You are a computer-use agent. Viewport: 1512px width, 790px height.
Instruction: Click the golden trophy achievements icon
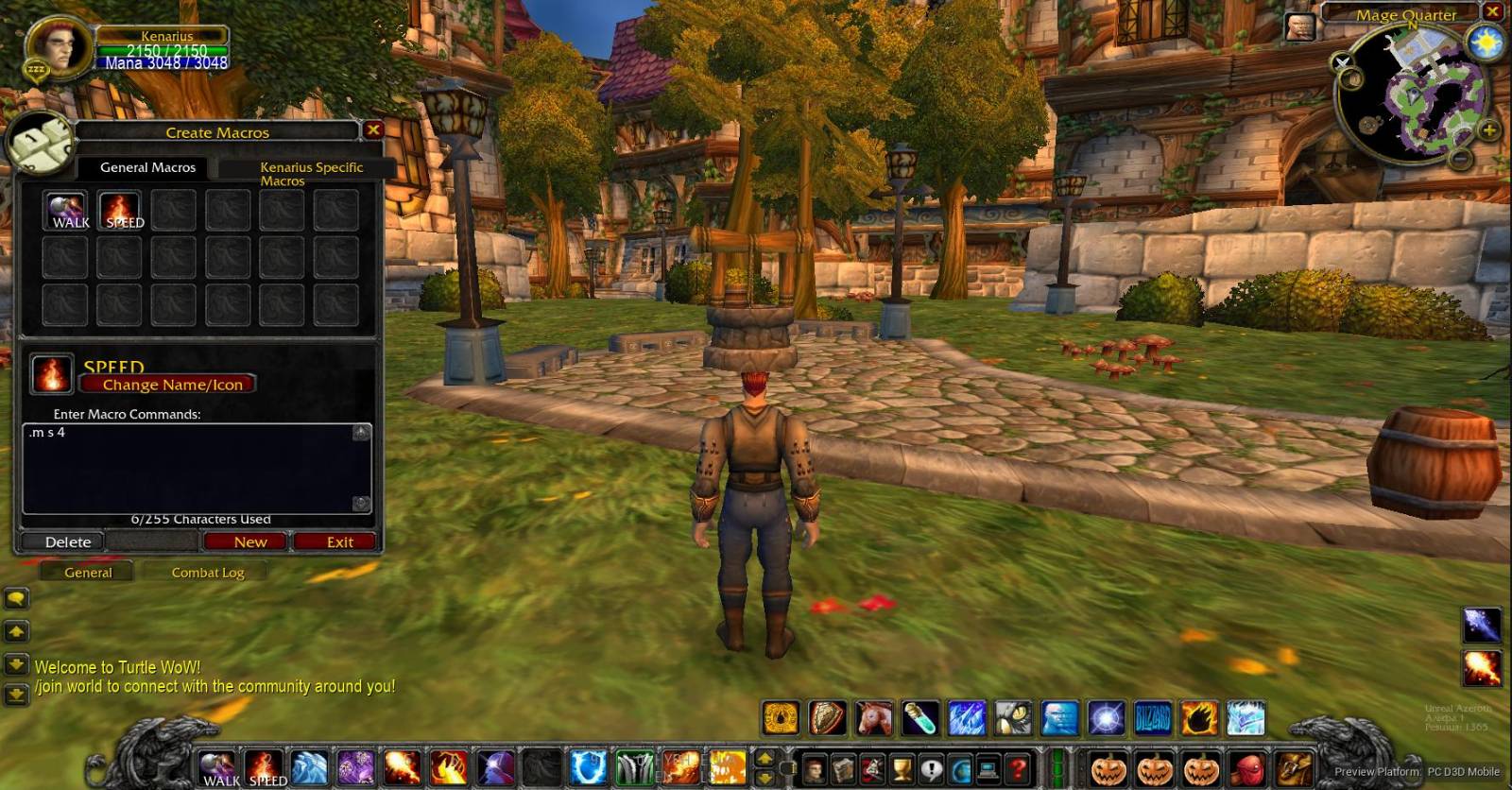coord(900,768)
